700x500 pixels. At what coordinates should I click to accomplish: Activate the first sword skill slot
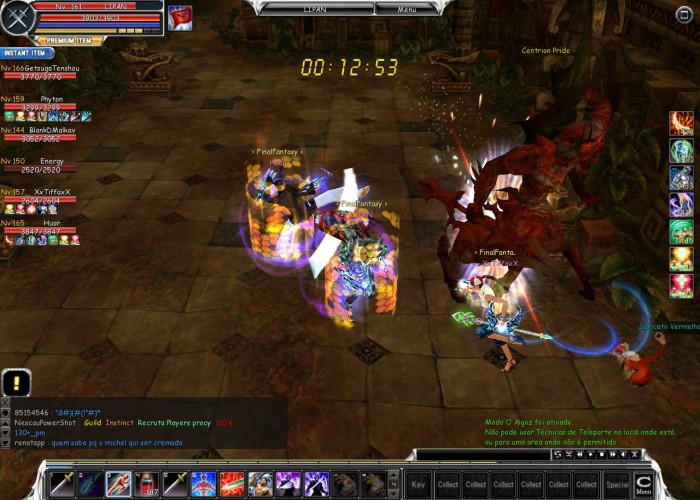[62, 484]
